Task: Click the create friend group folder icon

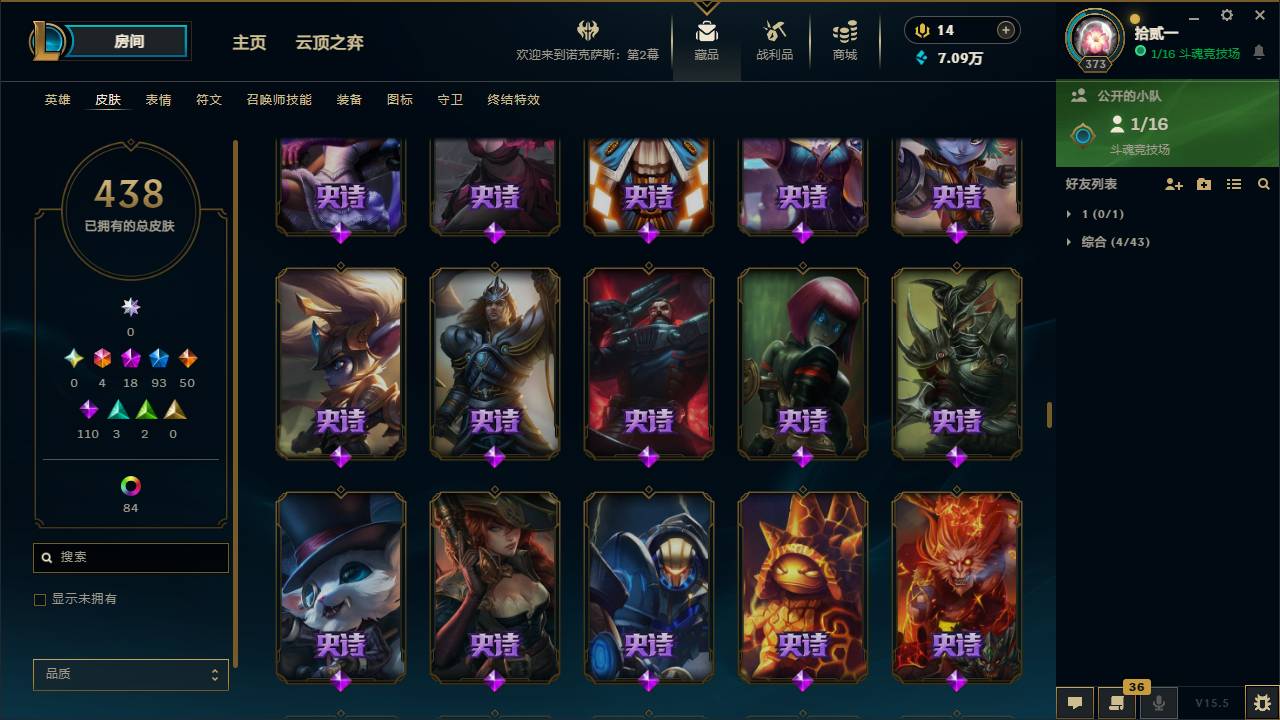Action: [x=1203, y=184]
